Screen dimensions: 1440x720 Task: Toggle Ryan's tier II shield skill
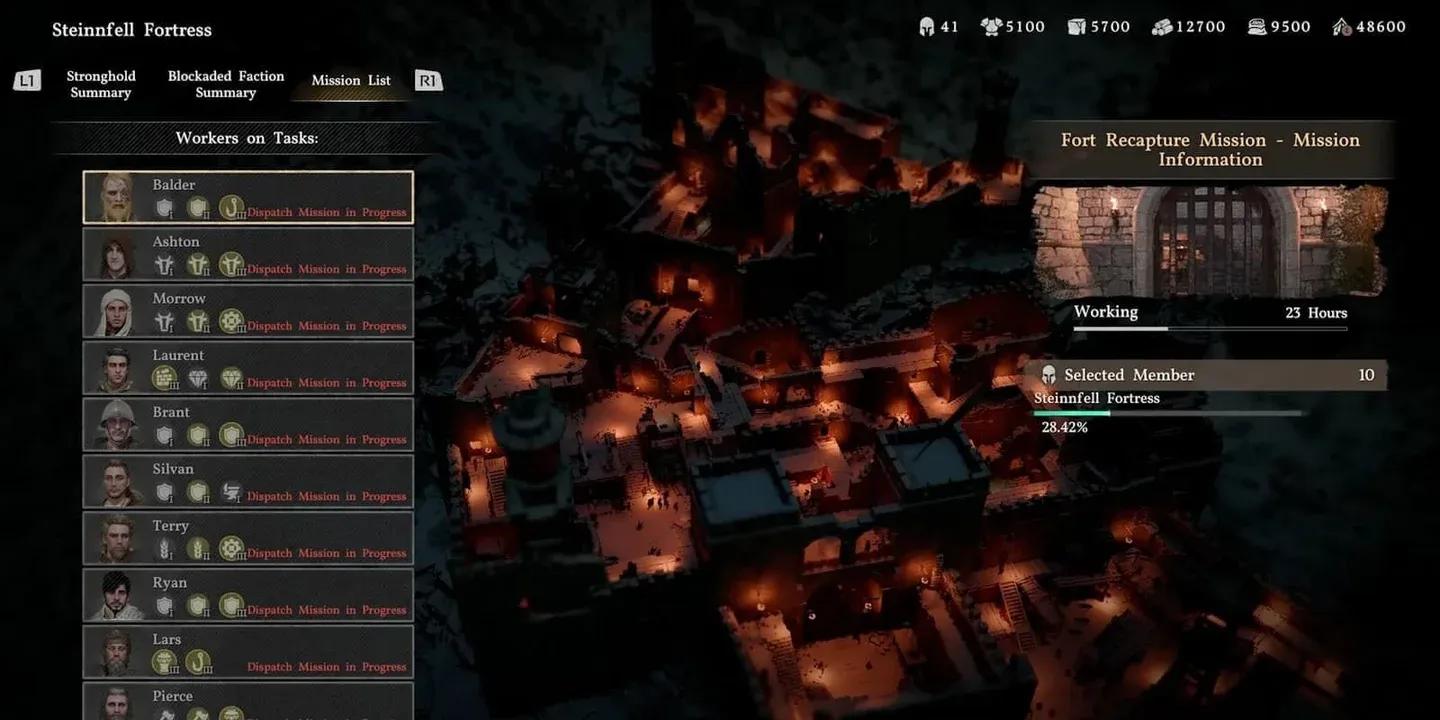(196, 603)
